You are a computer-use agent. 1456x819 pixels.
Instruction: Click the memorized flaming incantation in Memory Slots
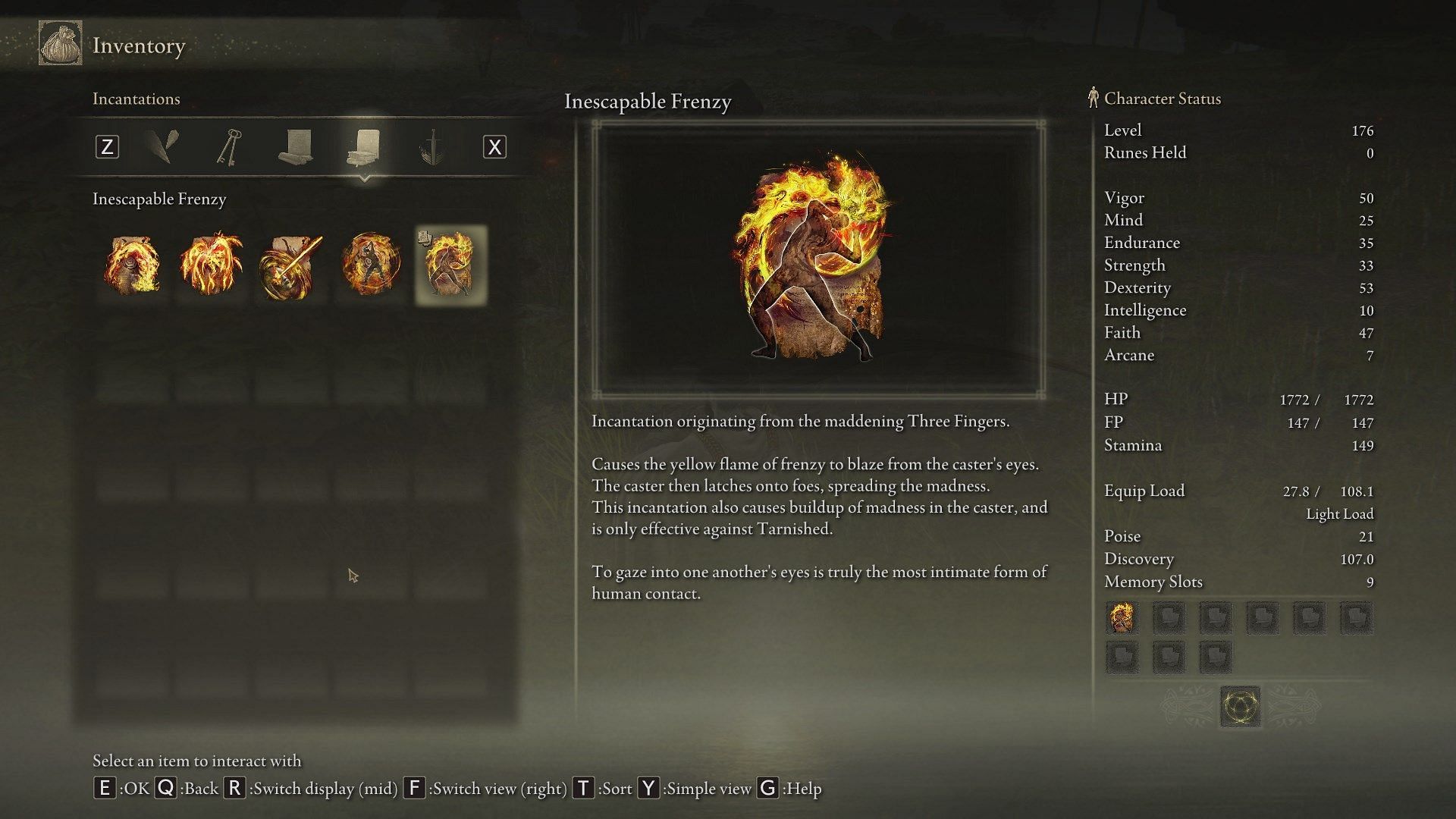(1122, 618)
